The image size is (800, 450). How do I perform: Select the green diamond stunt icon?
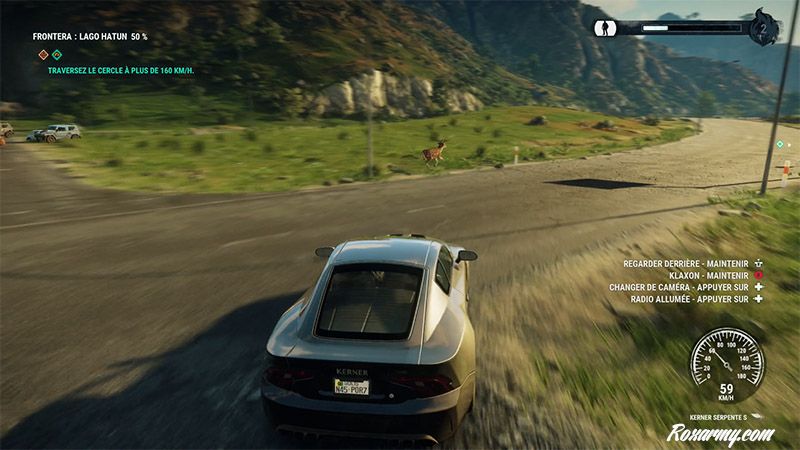click(x=57, y=55)
